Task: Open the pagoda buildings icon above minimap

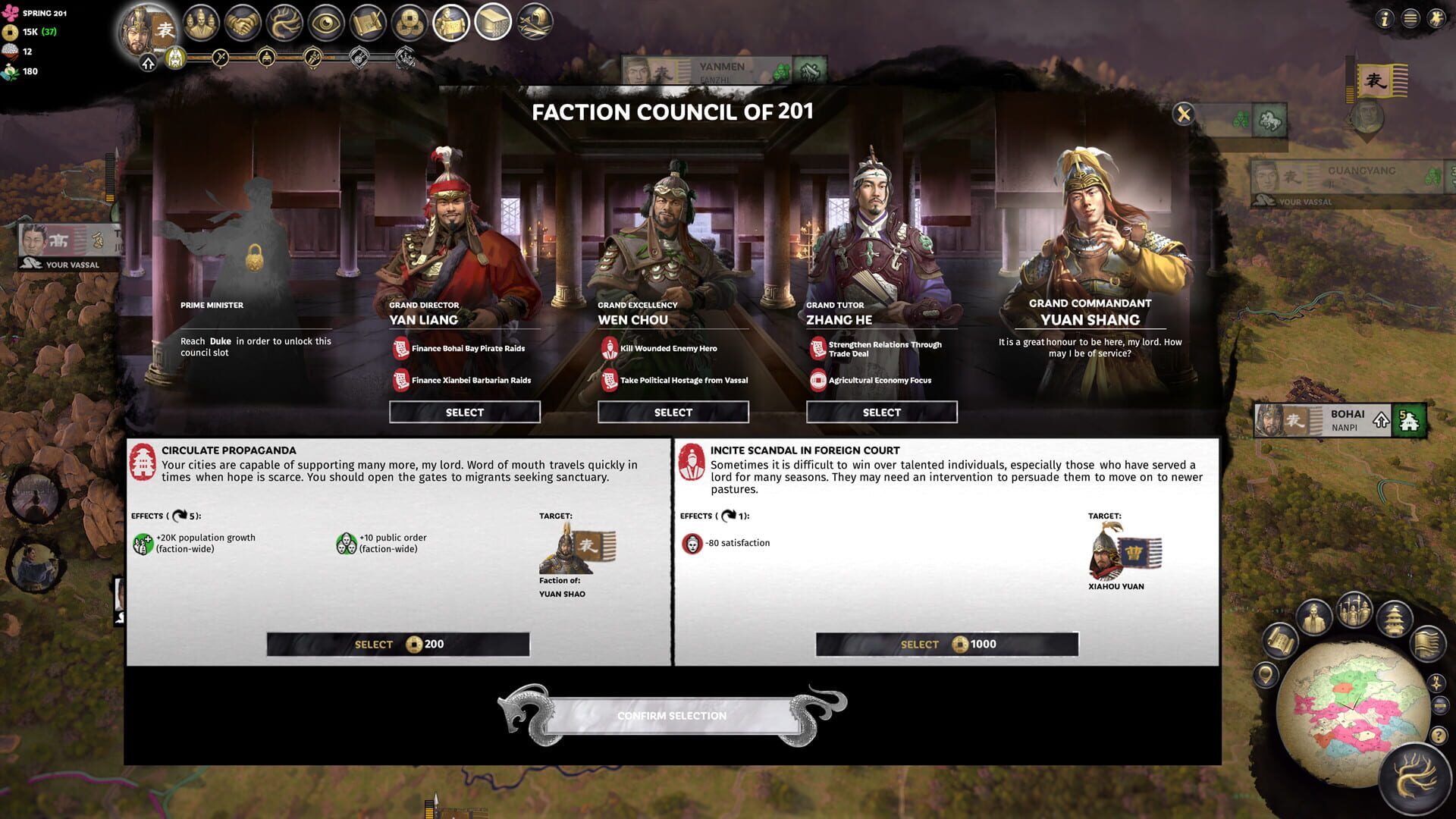Action: (x=1394, y=617)
